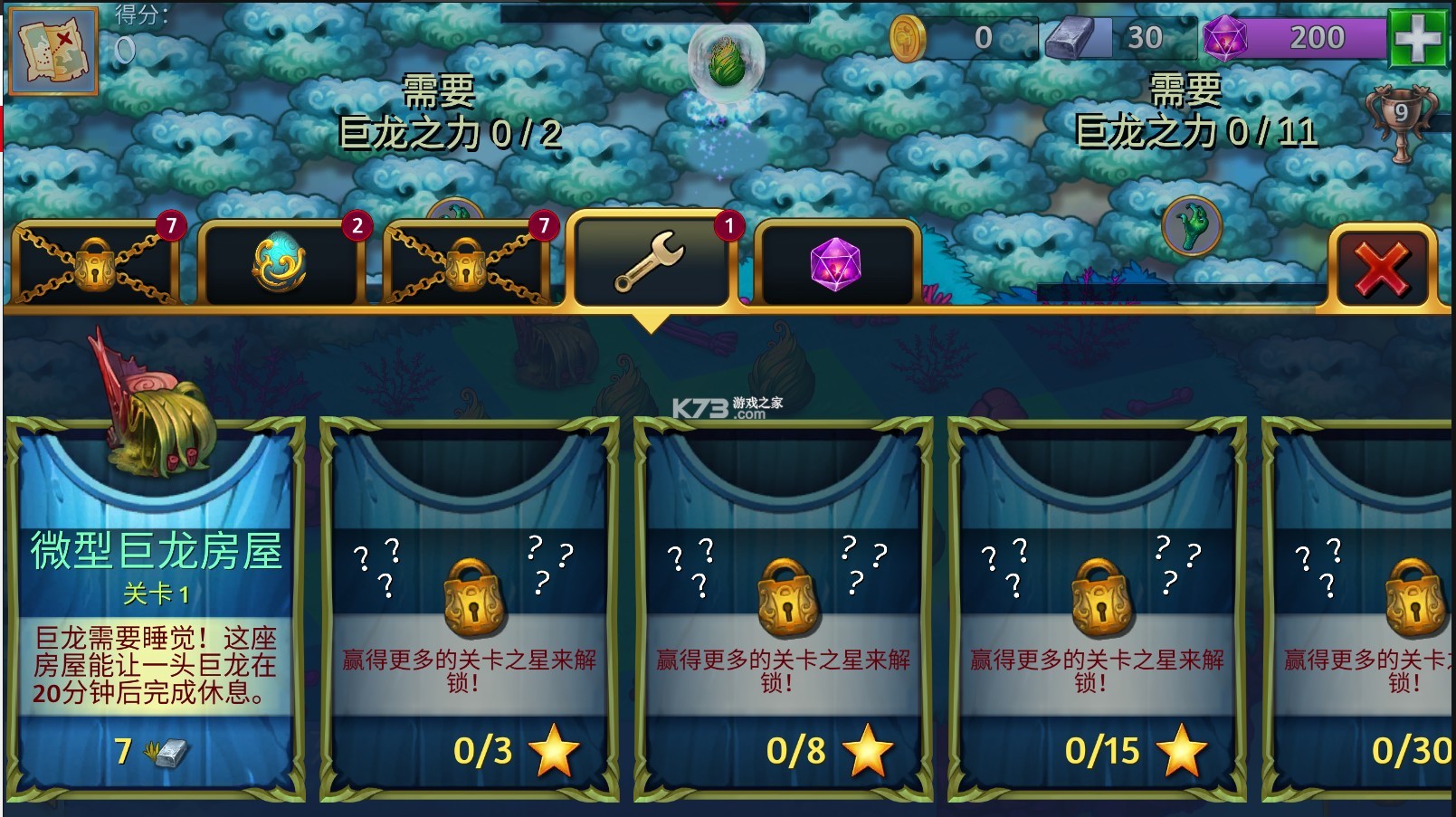Click the locked chained padlock with 7 badge
The image size is (1456, 817).
(x=466, y=264)
